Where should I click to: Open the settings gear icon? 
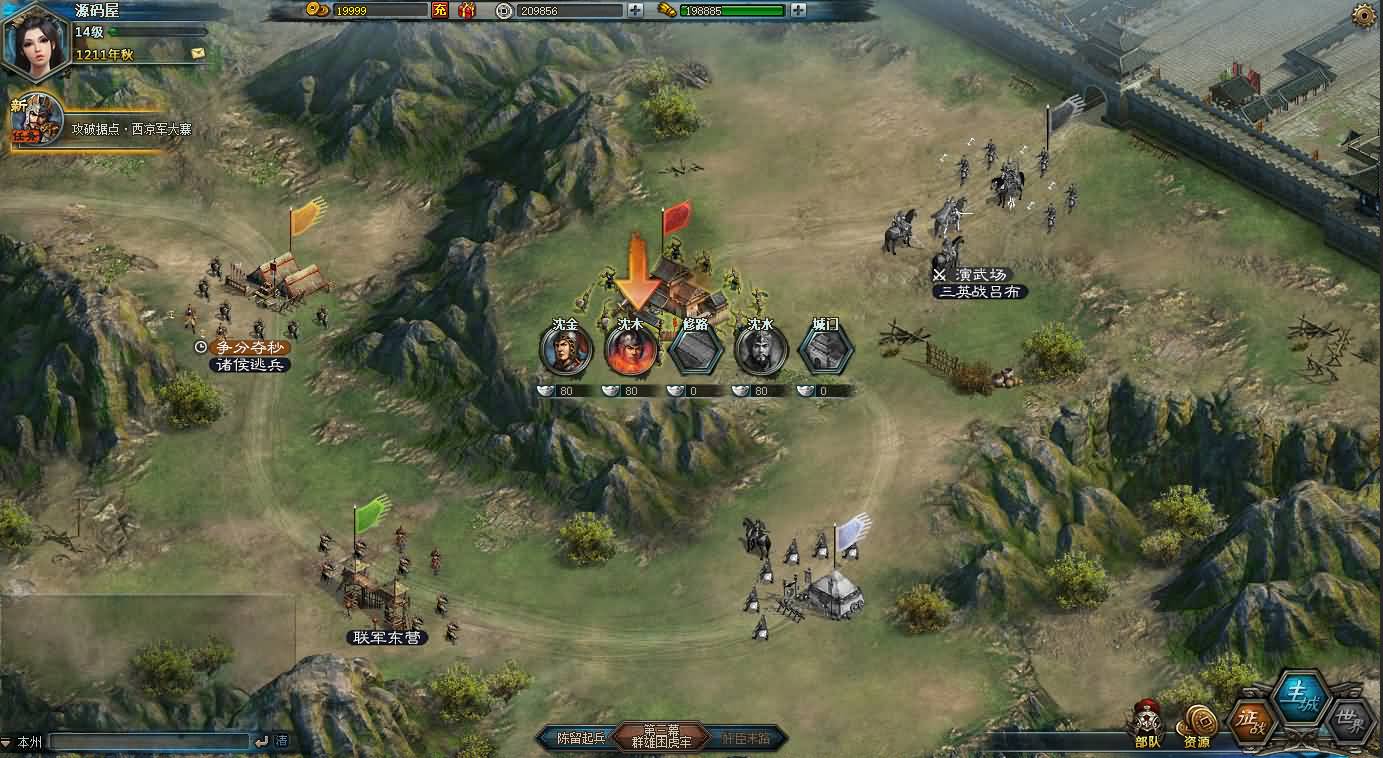pos(1363,14)
